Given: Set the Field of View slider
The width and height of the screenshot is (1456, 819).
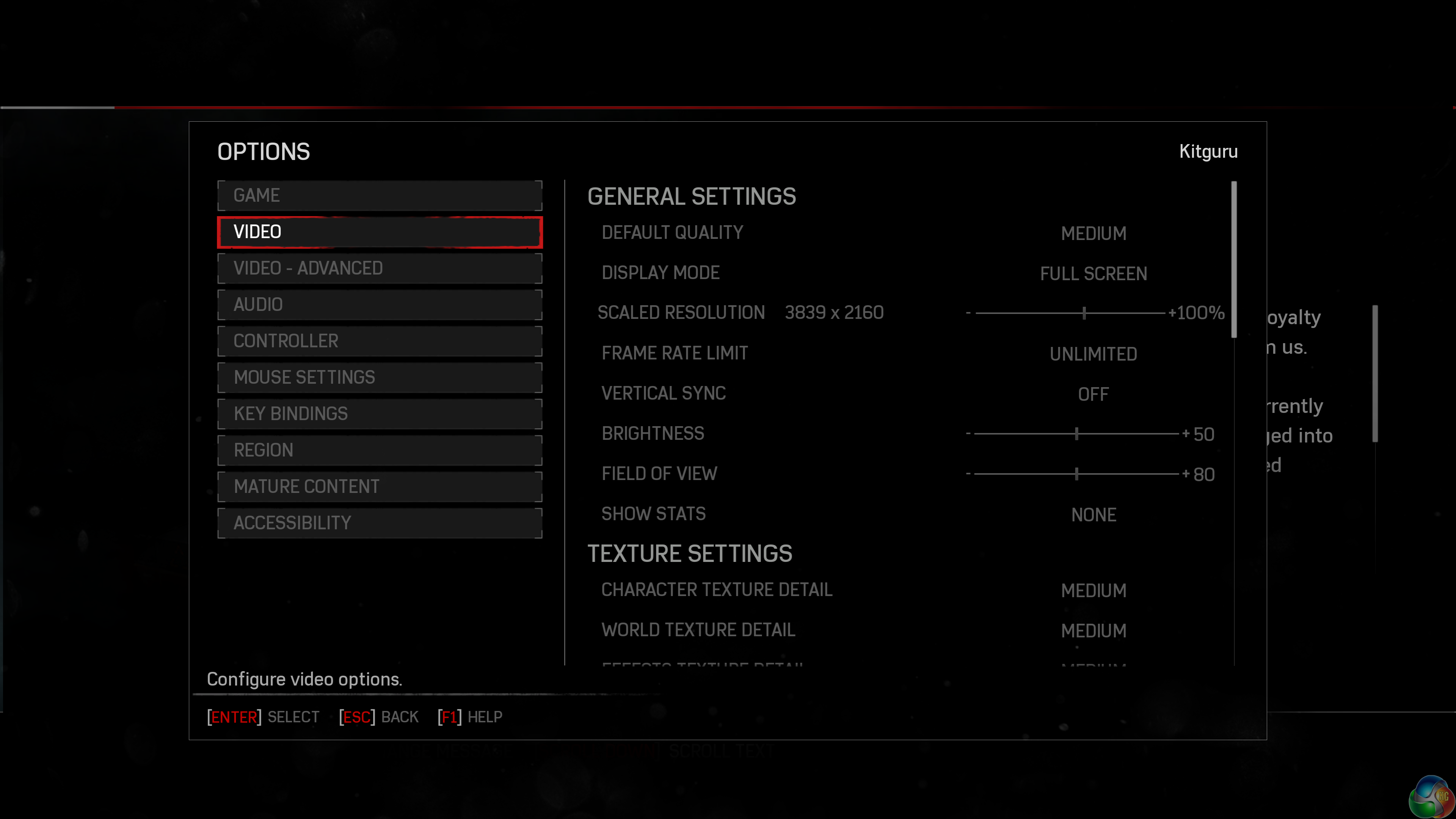Looking at the screenshot, I should (x=1076, y=474).
